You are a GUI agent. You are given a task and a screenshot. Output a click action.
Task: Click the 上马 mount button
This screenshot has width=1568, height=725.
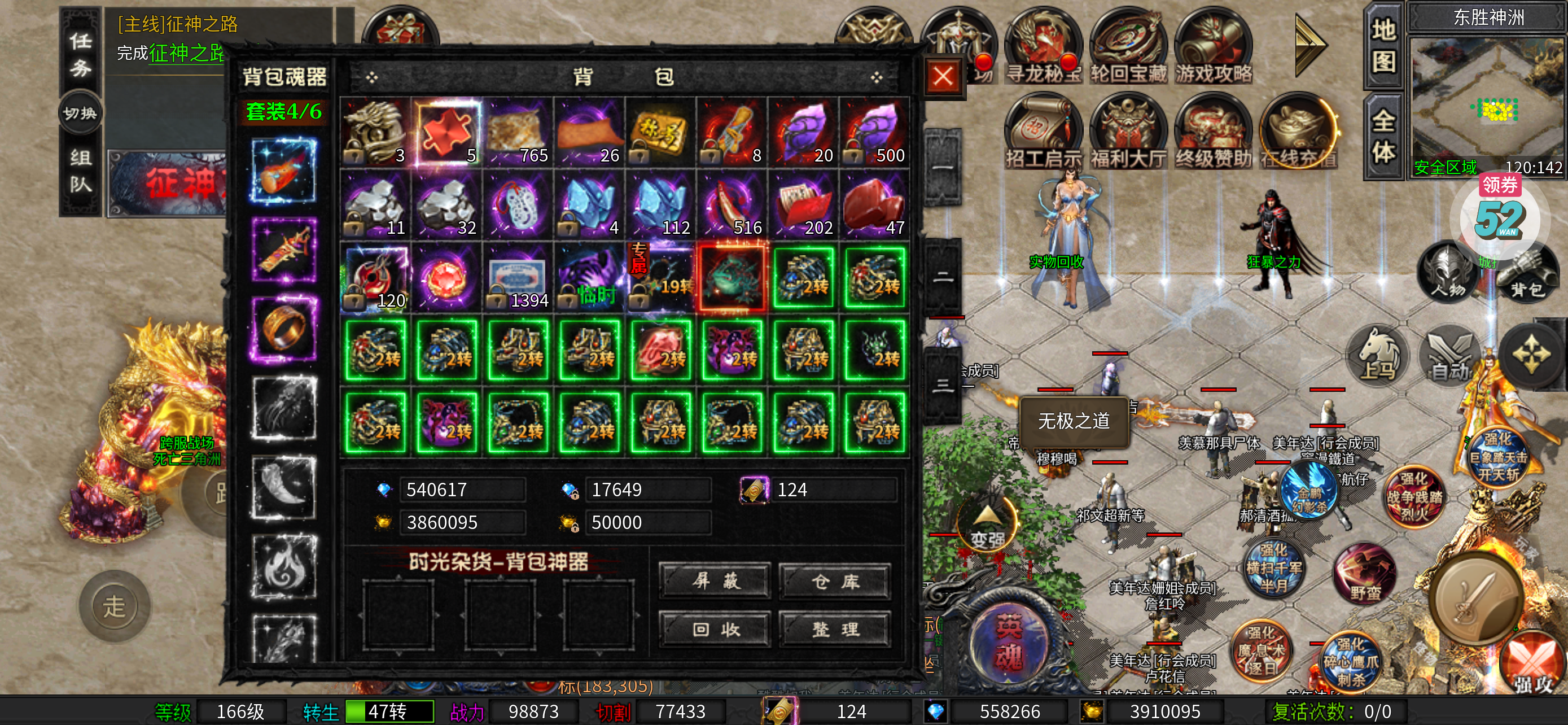1378,356
